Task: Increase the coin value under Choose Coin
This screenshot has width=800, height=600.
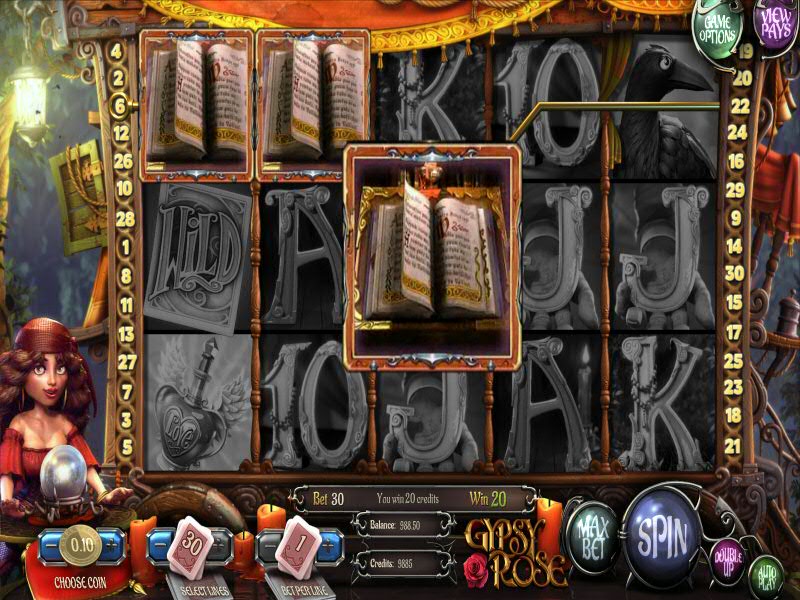Action: pyautogui.click(x=112, y=547)
